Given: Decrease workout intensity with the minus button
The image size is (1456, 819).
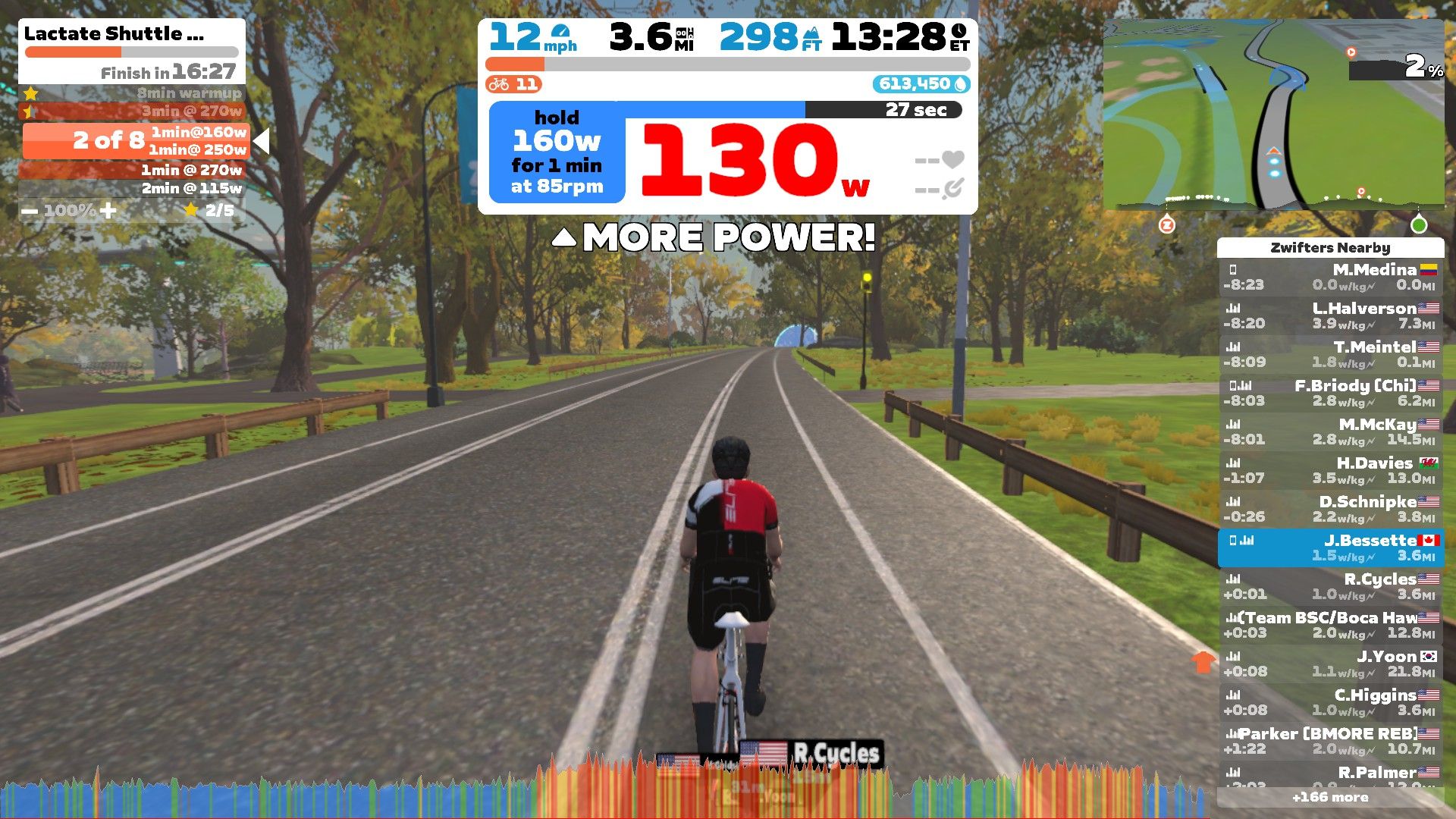Looking at the screenshot, I should click(29, 210).
